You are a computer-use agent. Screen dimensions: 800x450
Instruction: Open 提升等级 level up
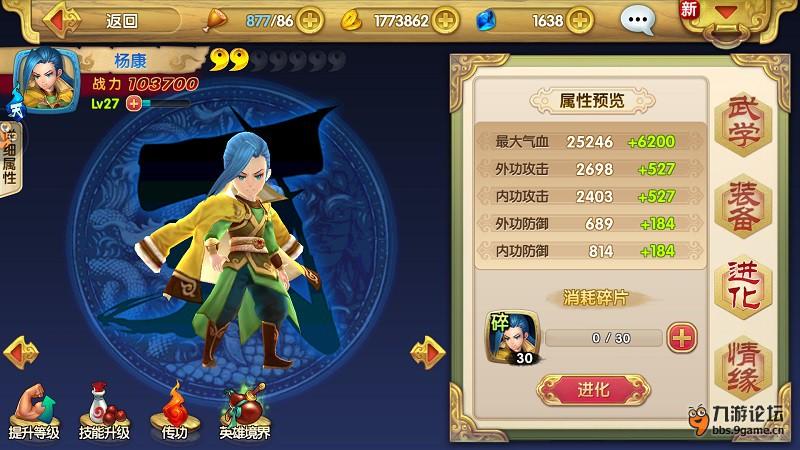34,410
